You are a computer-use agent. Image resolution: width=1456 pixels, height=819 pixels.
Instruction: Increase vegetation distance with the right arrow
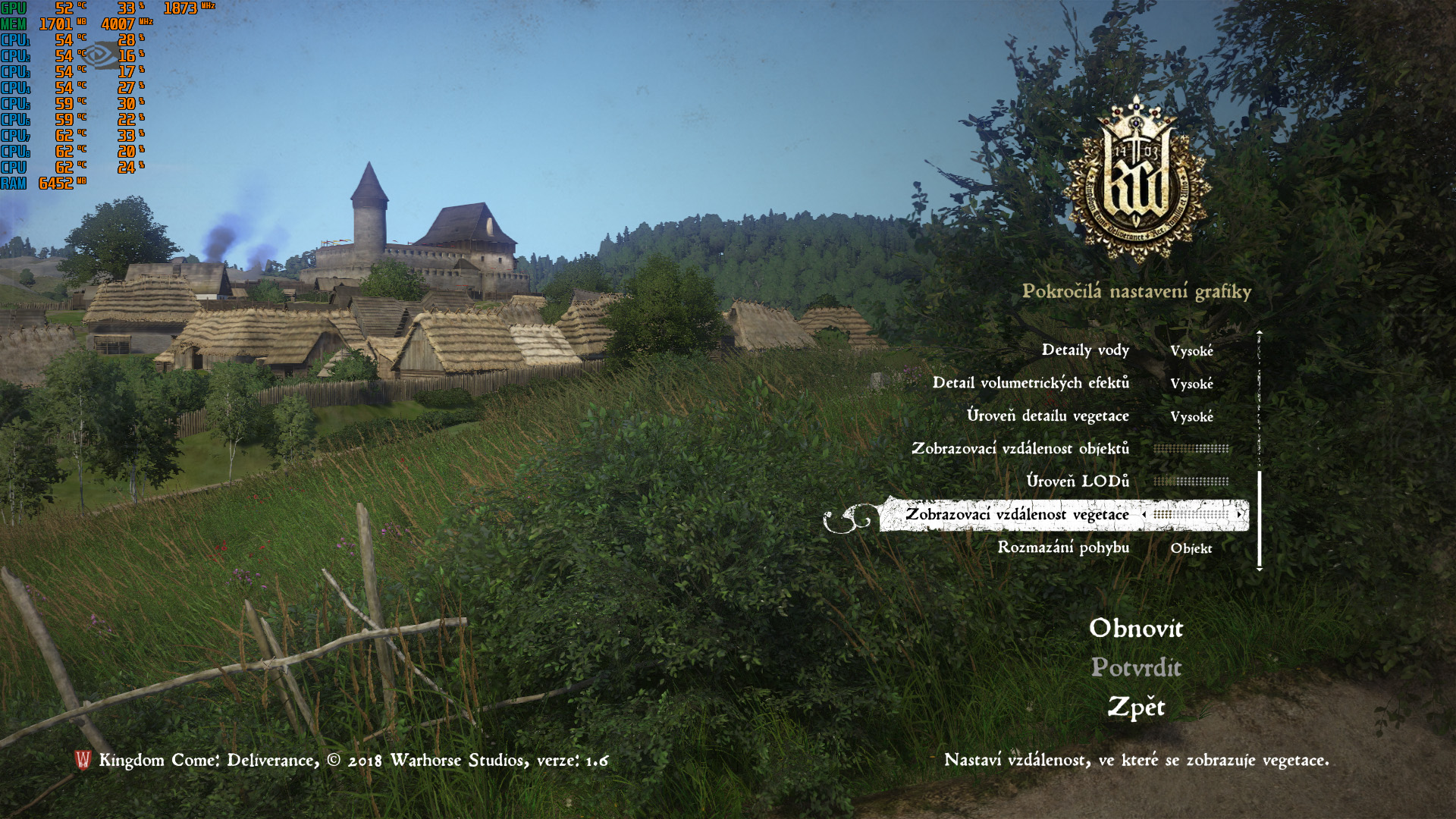(x=1239, y=515)
